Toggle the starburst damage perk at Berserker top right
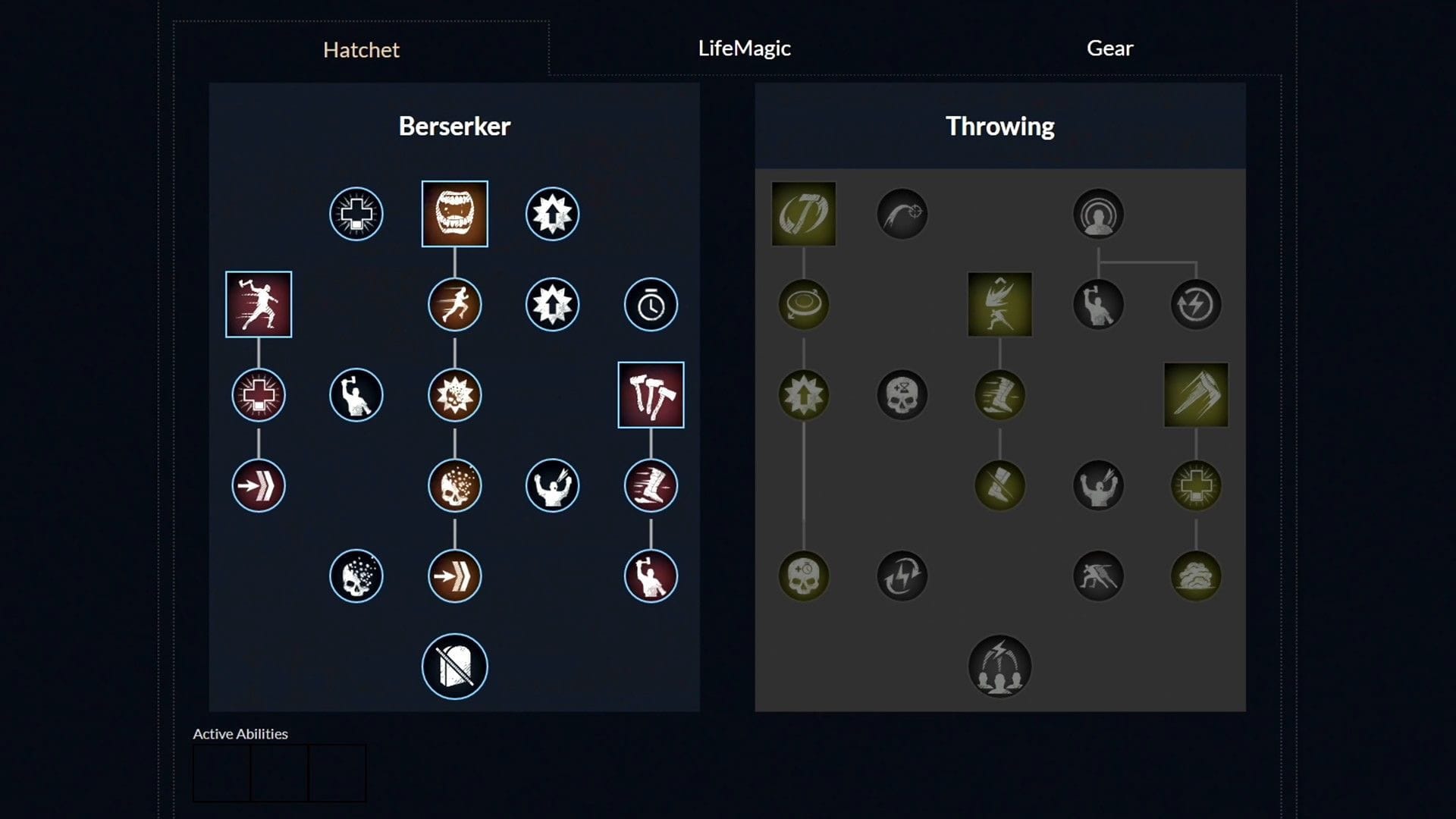 tap(553, 214)
